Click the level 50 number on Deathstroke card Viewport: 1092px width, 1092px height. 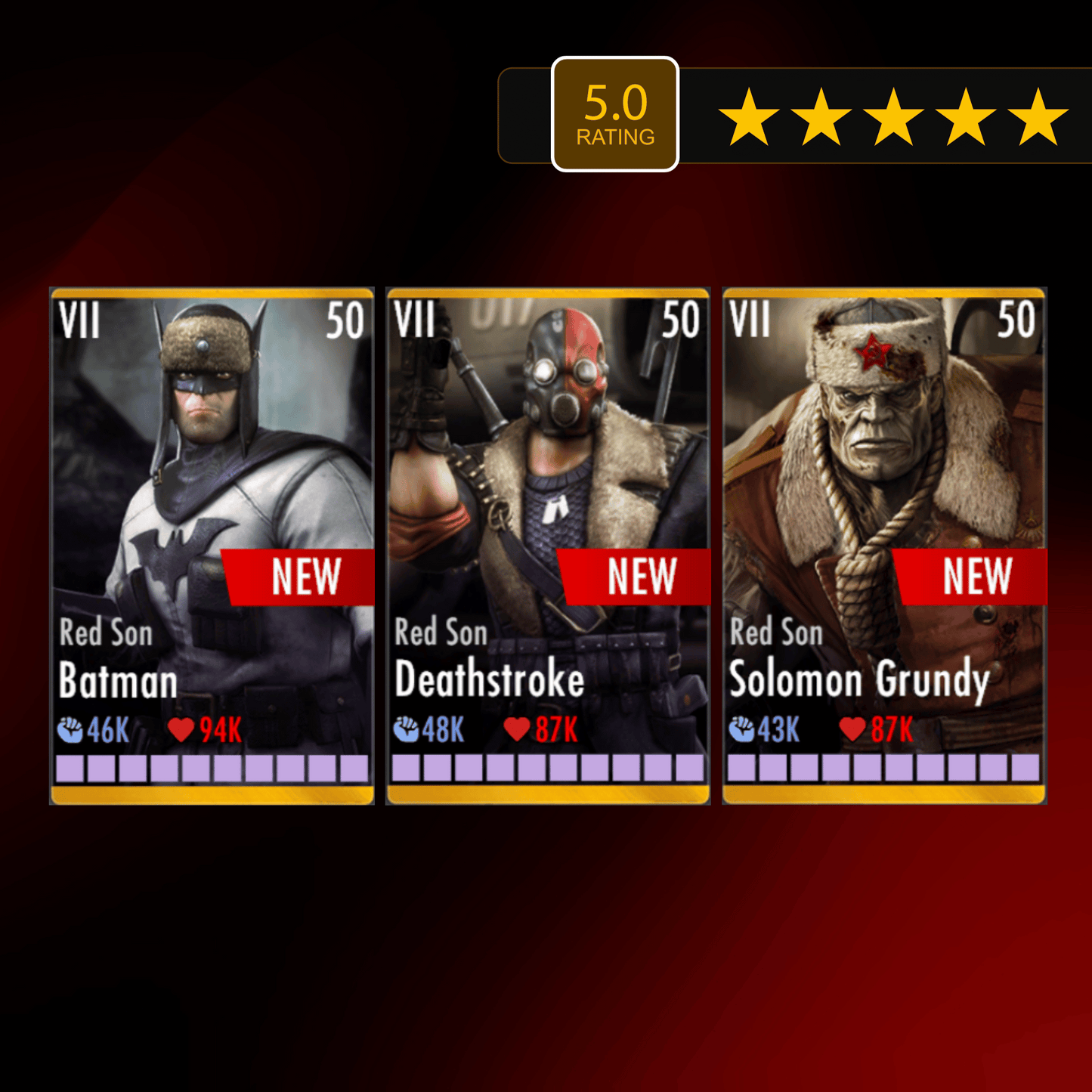tap(681, 319)
